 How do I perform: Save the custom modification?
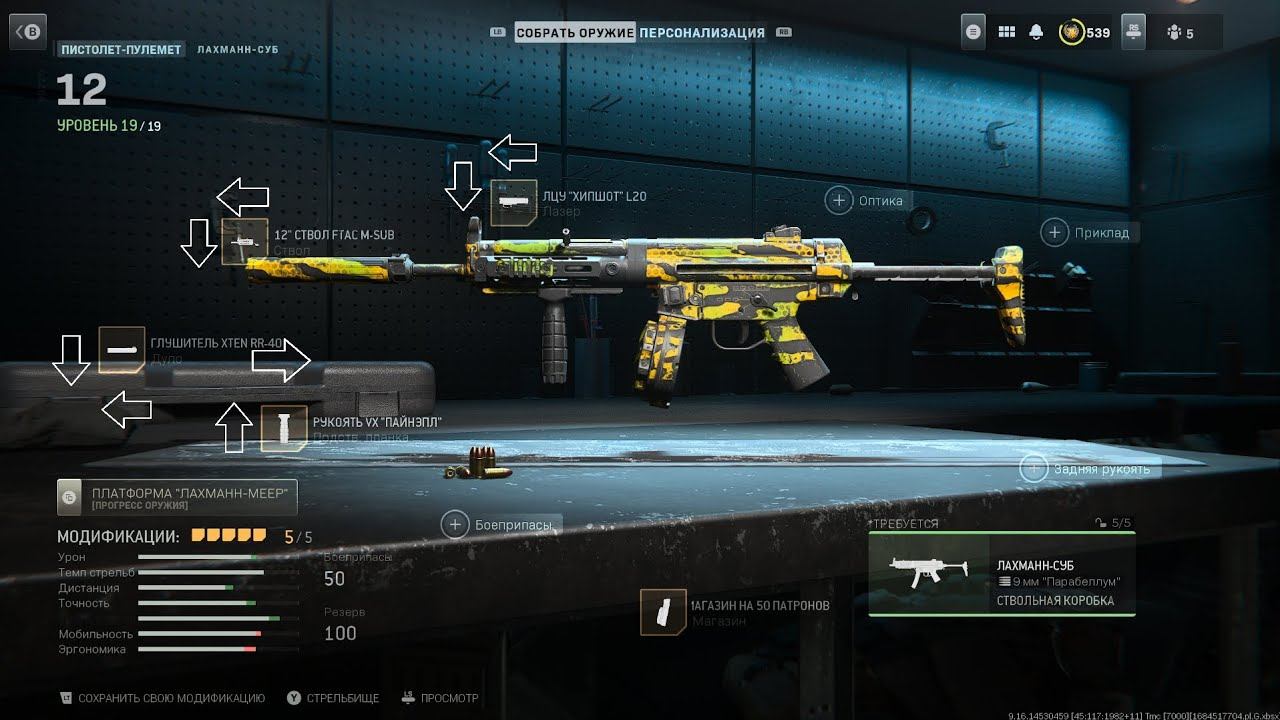[x=140, y=698]
